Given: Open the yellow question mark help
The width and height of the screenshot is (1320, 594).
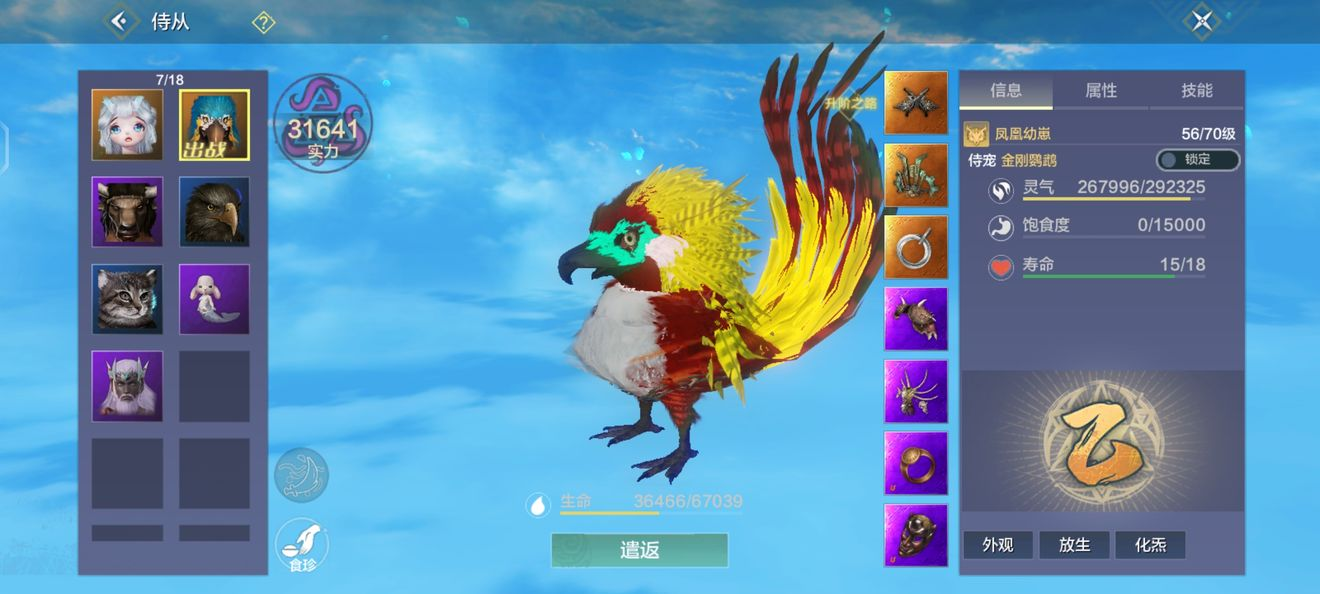Looking at the screenshot, I should [x=263, y=22].
